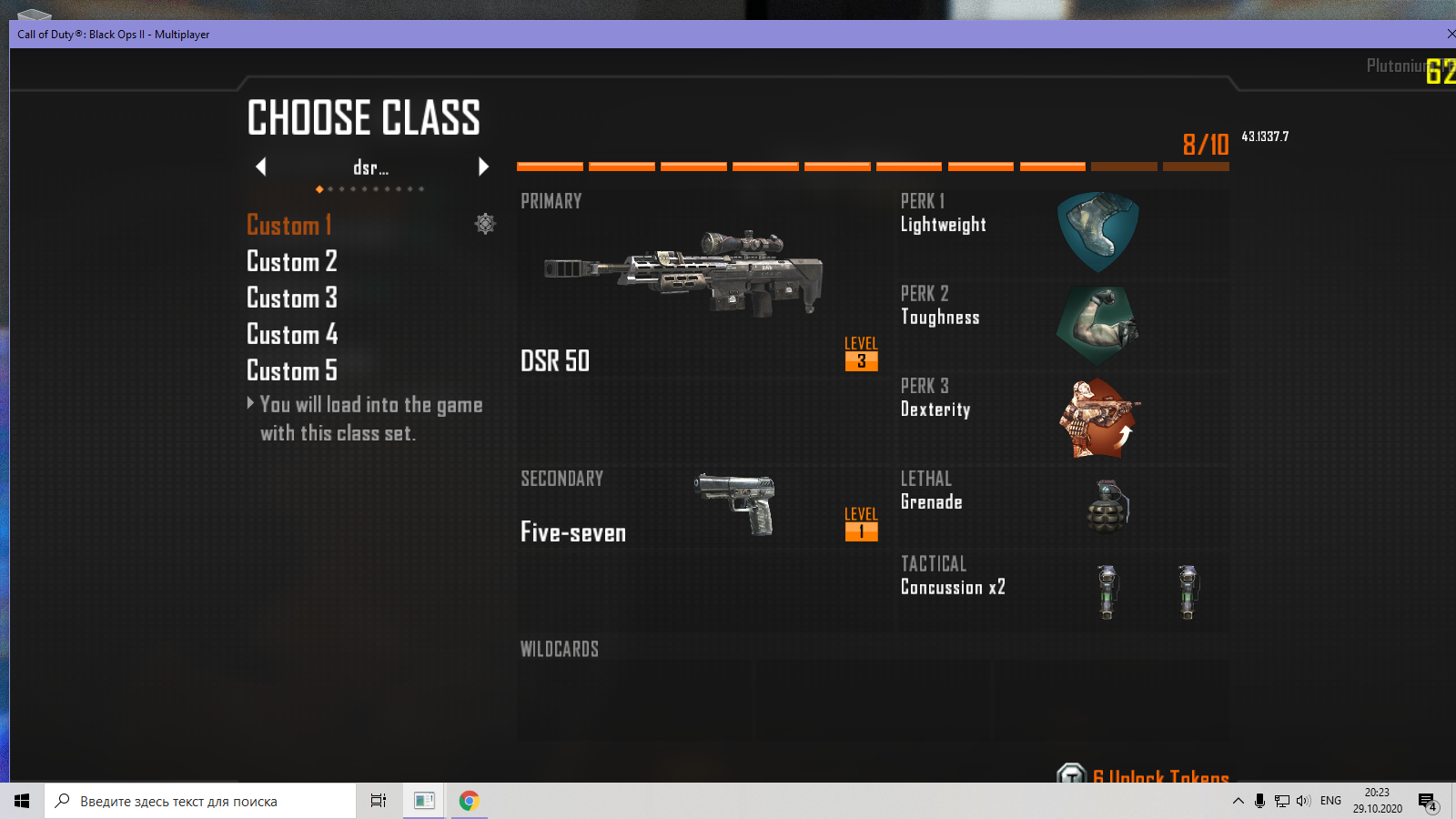
Task: Select the Toughness Perk 2 slot
Action: pos(1063,325)
